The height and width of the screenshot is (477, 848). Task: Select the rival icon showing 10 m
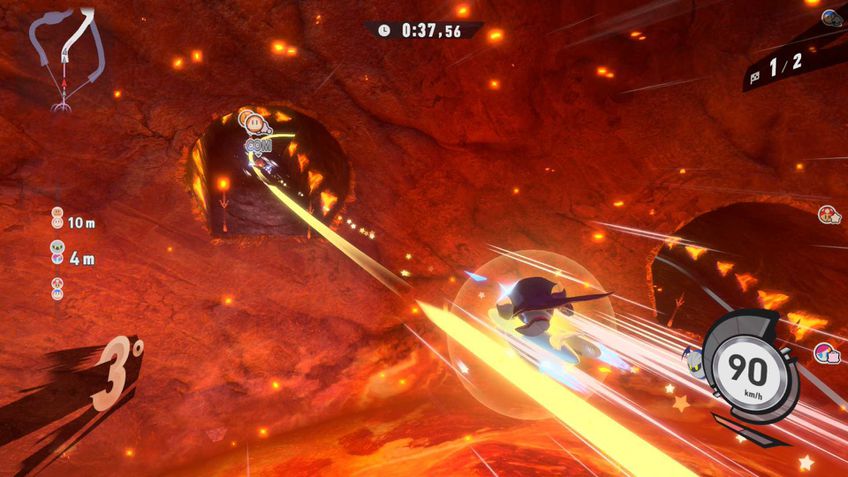[x=58, y=216]
